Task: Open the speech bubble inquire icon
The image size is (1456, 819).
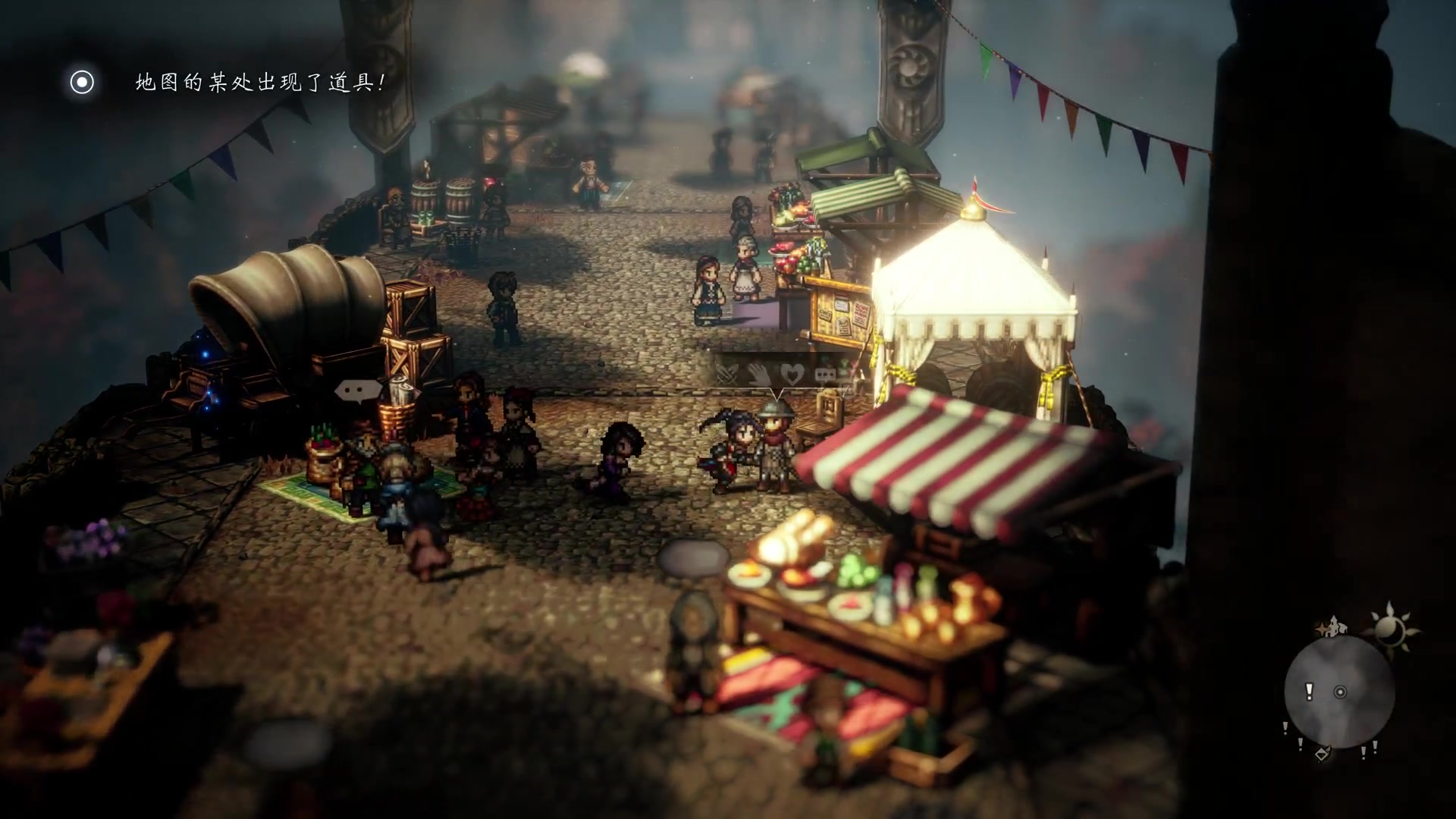Action: 826,373
